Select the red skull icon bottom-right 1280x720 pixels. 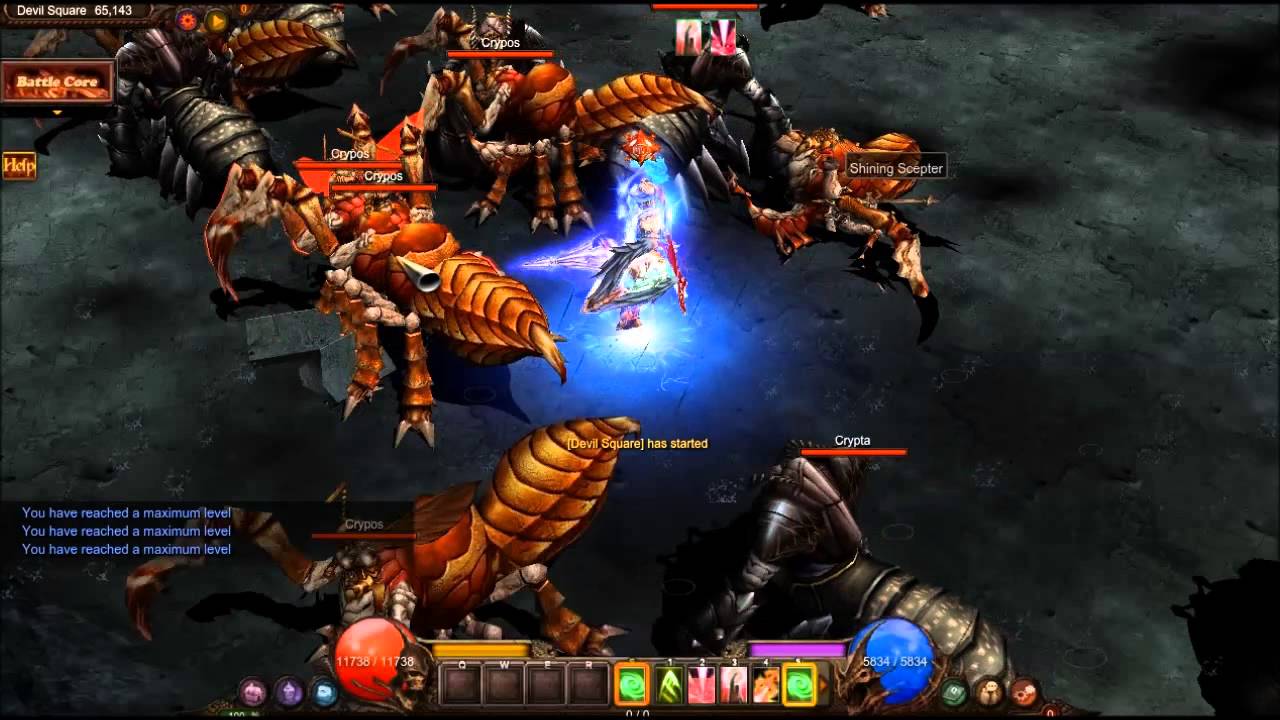click(1026, 691)
